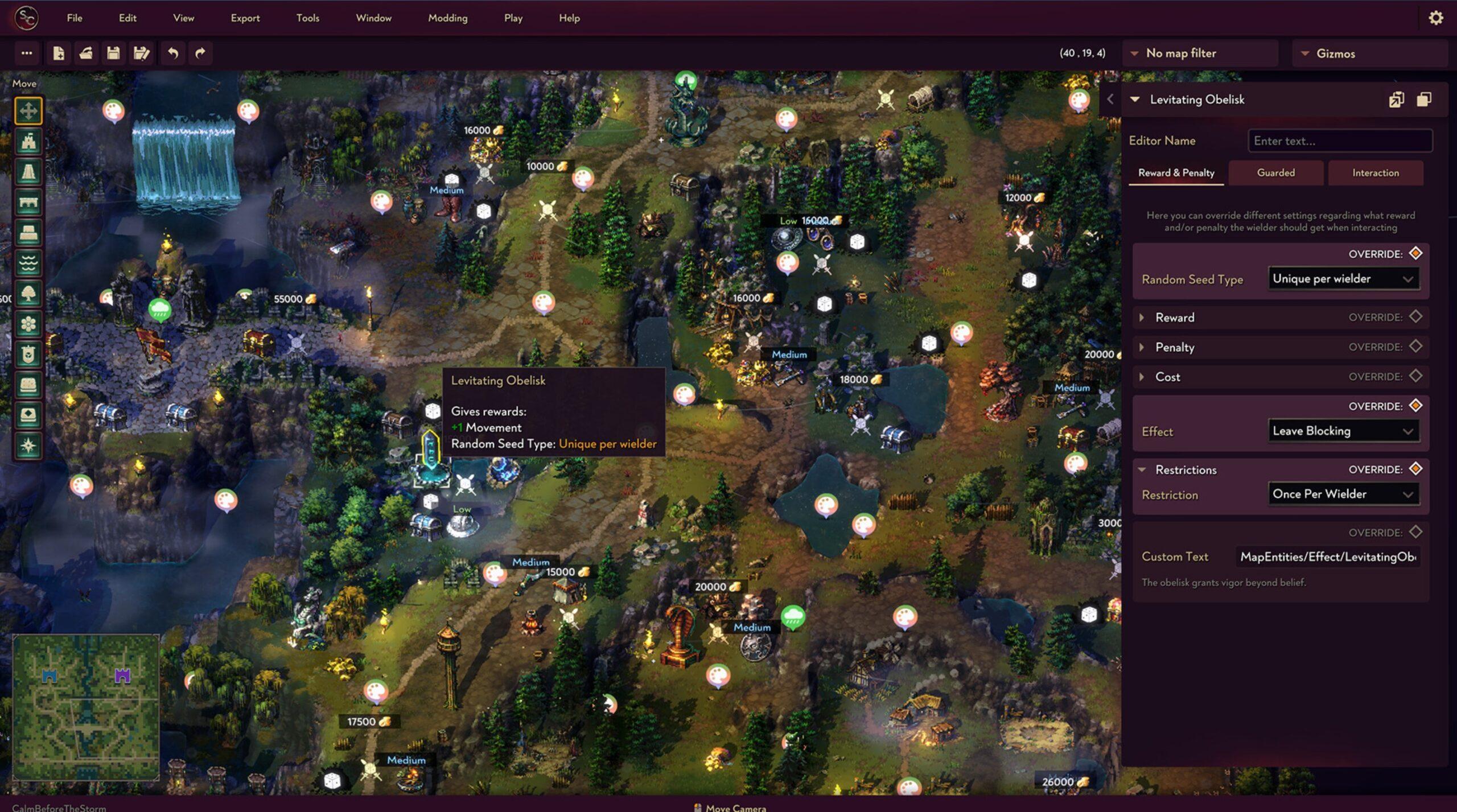The width and height of the screenshot is (1457, 812).
Task: Click the minimap overview
Action: (86, 707)
